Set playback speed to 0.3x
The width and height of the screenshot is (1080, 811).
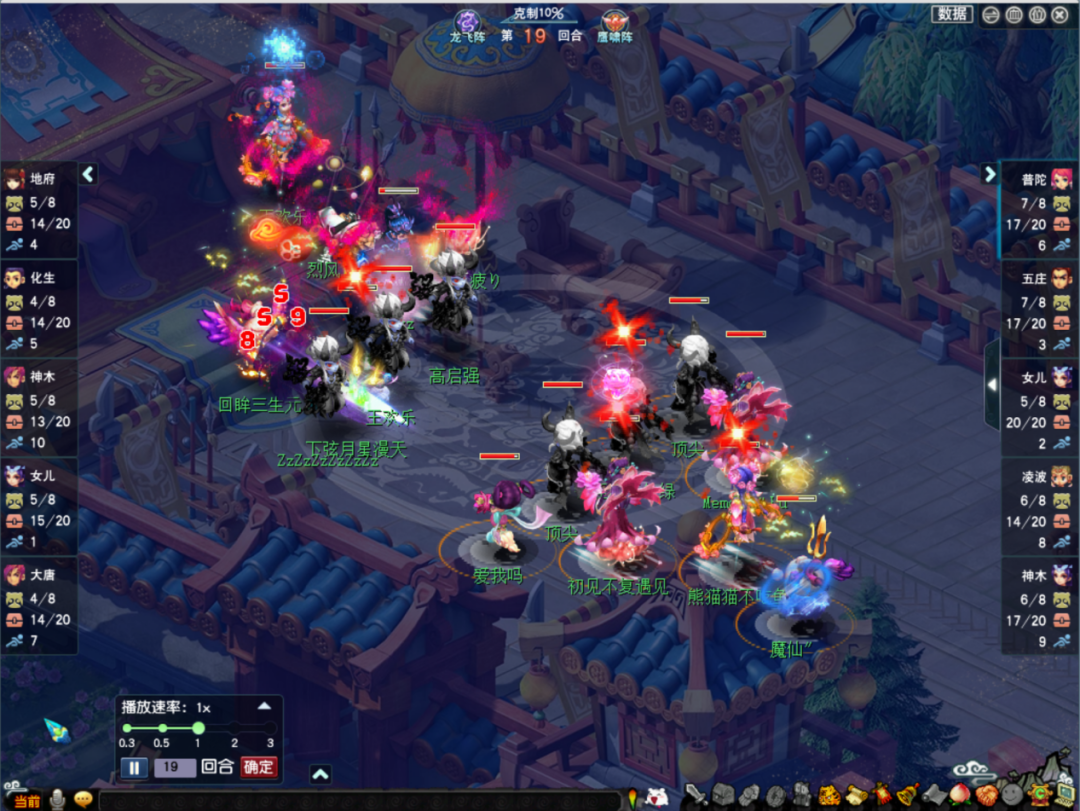(127, 728)
